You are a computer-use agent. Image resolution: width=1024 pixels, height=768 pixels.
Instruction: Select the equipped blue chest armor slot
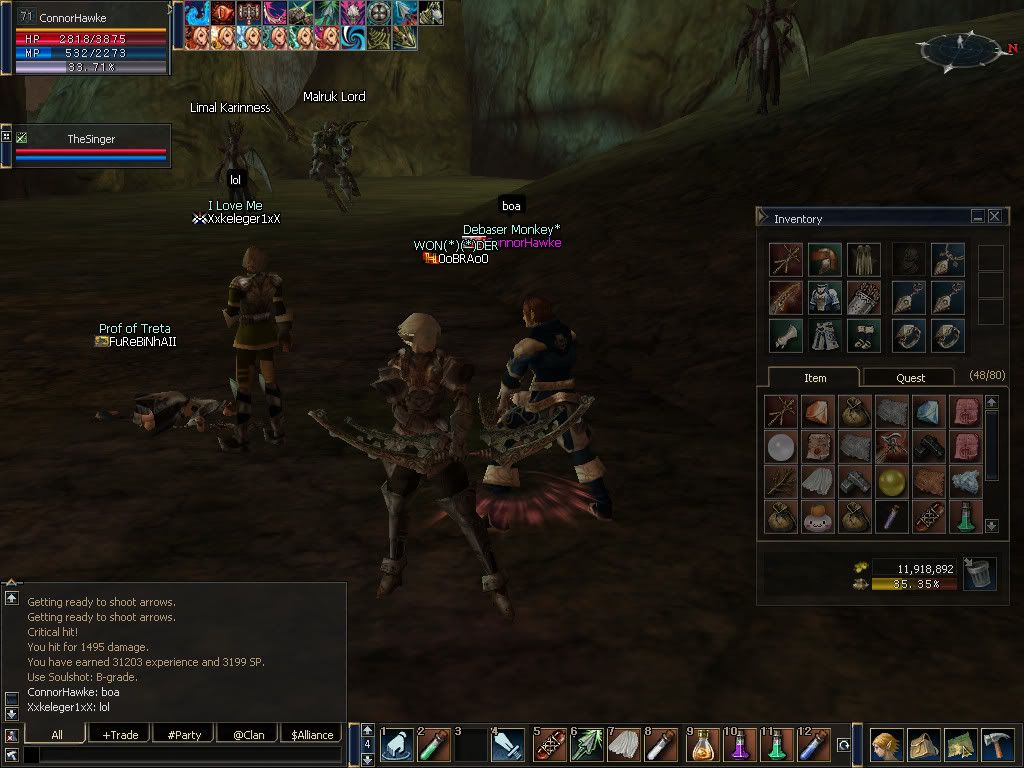click(x=824, y=298)
